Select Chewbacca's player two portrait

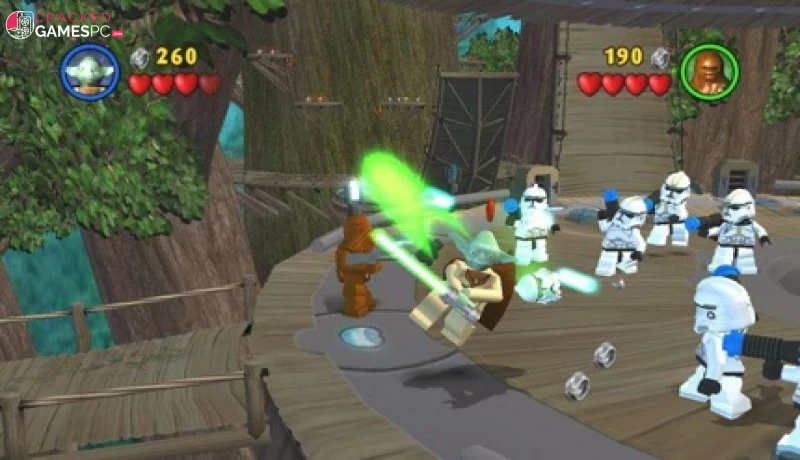(x=709, y=71)
